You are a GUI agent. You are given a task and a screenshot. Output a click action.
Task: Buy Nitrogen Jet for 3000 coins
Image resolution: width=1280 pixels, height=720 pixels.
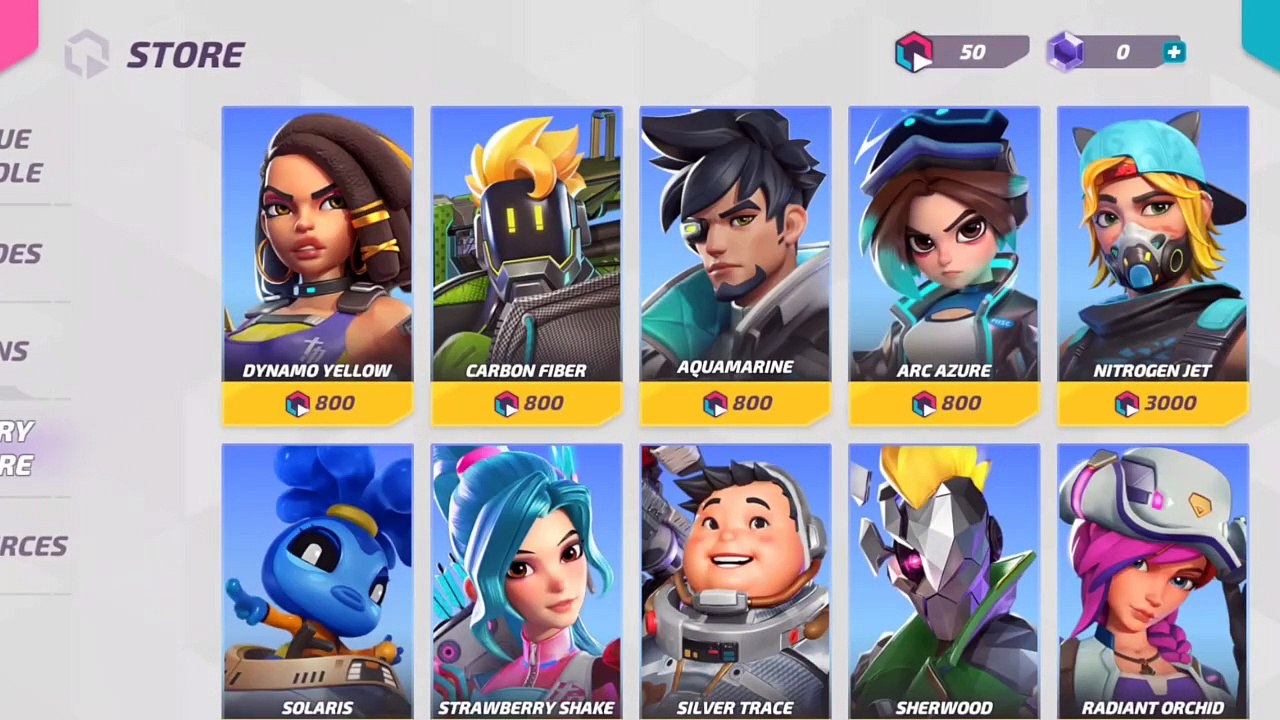(x=1153, y=403)
